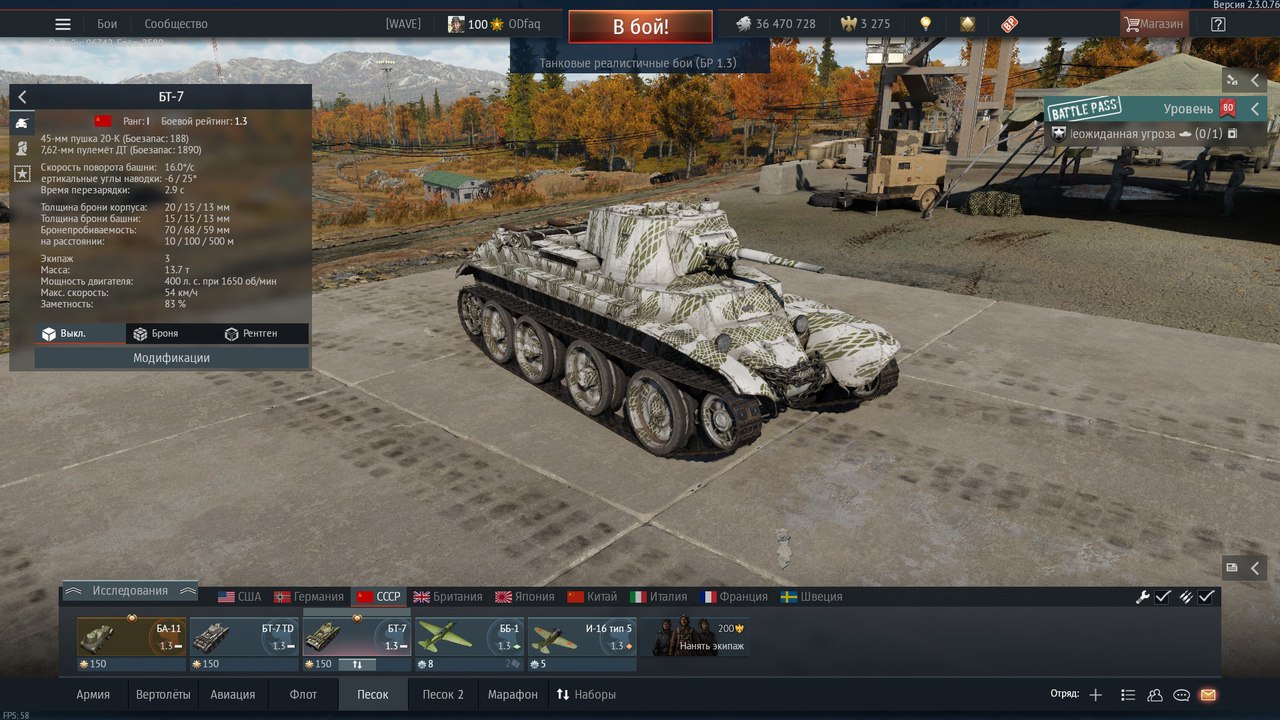Open the hamburger main menu
The height and width of the screenshot is (720, 1280).
(63, 24)
